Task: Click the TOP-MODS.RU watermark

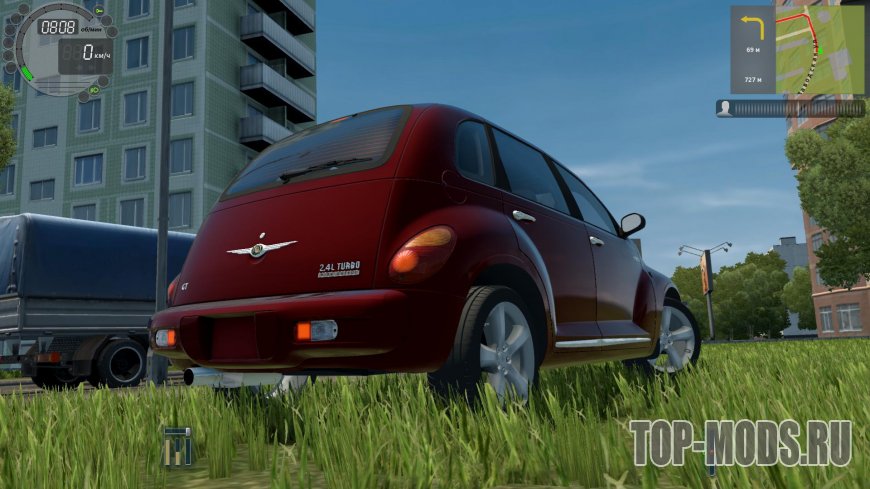Action: point(740,443)
